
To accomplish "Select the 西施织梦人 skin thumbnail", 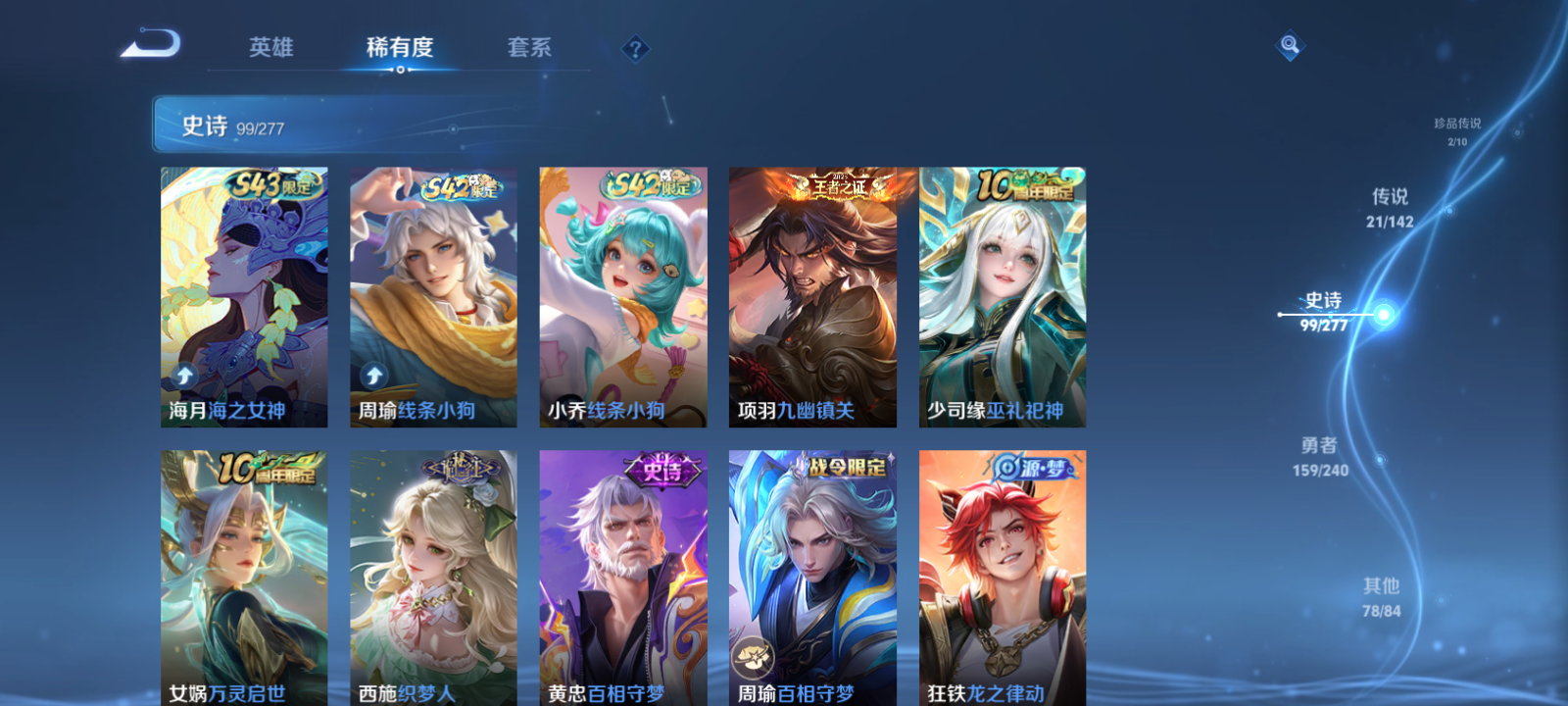I will [x=432, y=579].
